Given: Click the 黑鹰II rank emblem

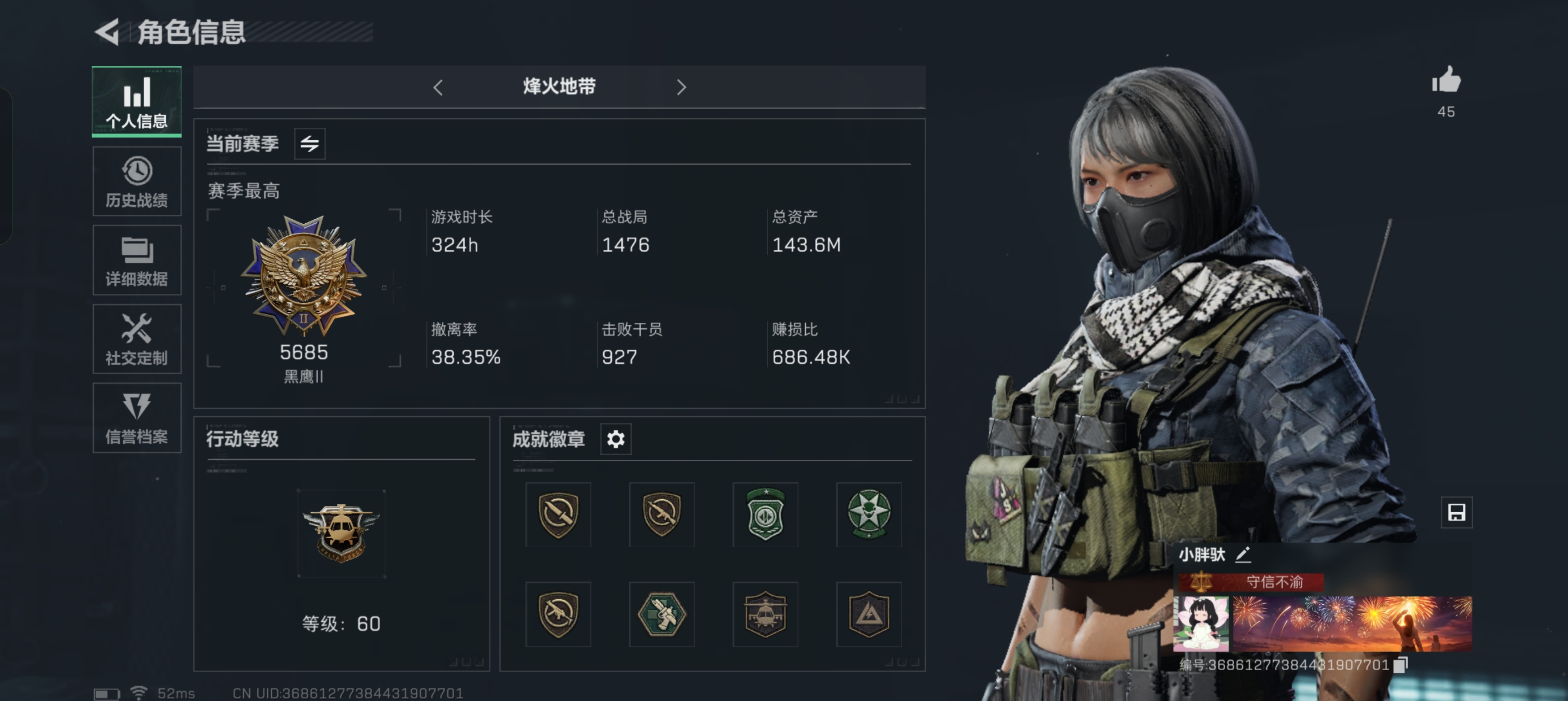Looking at the screenshot, I should tap(303, 280).
